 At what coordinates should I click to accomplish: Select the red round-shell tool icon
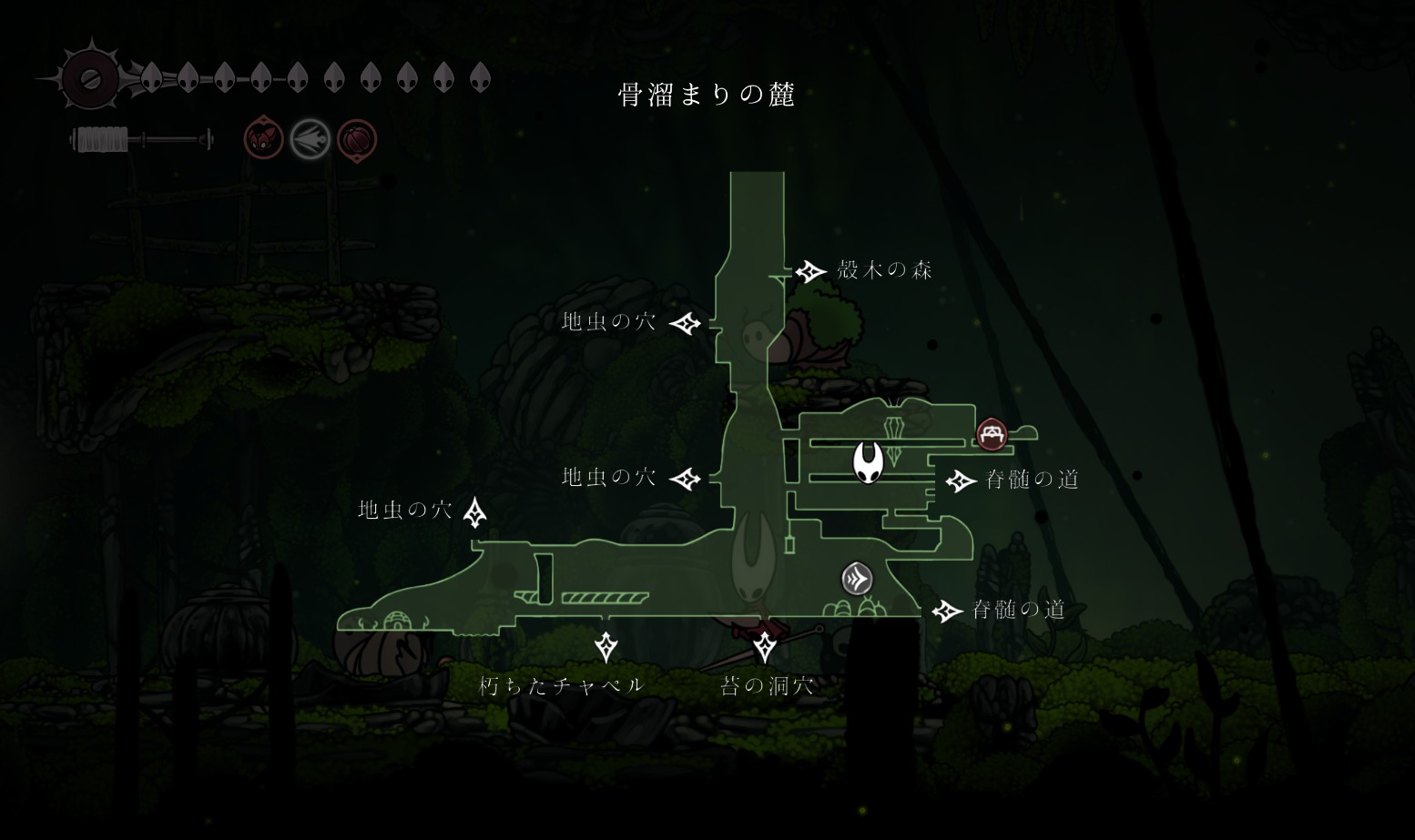[356, 140]
